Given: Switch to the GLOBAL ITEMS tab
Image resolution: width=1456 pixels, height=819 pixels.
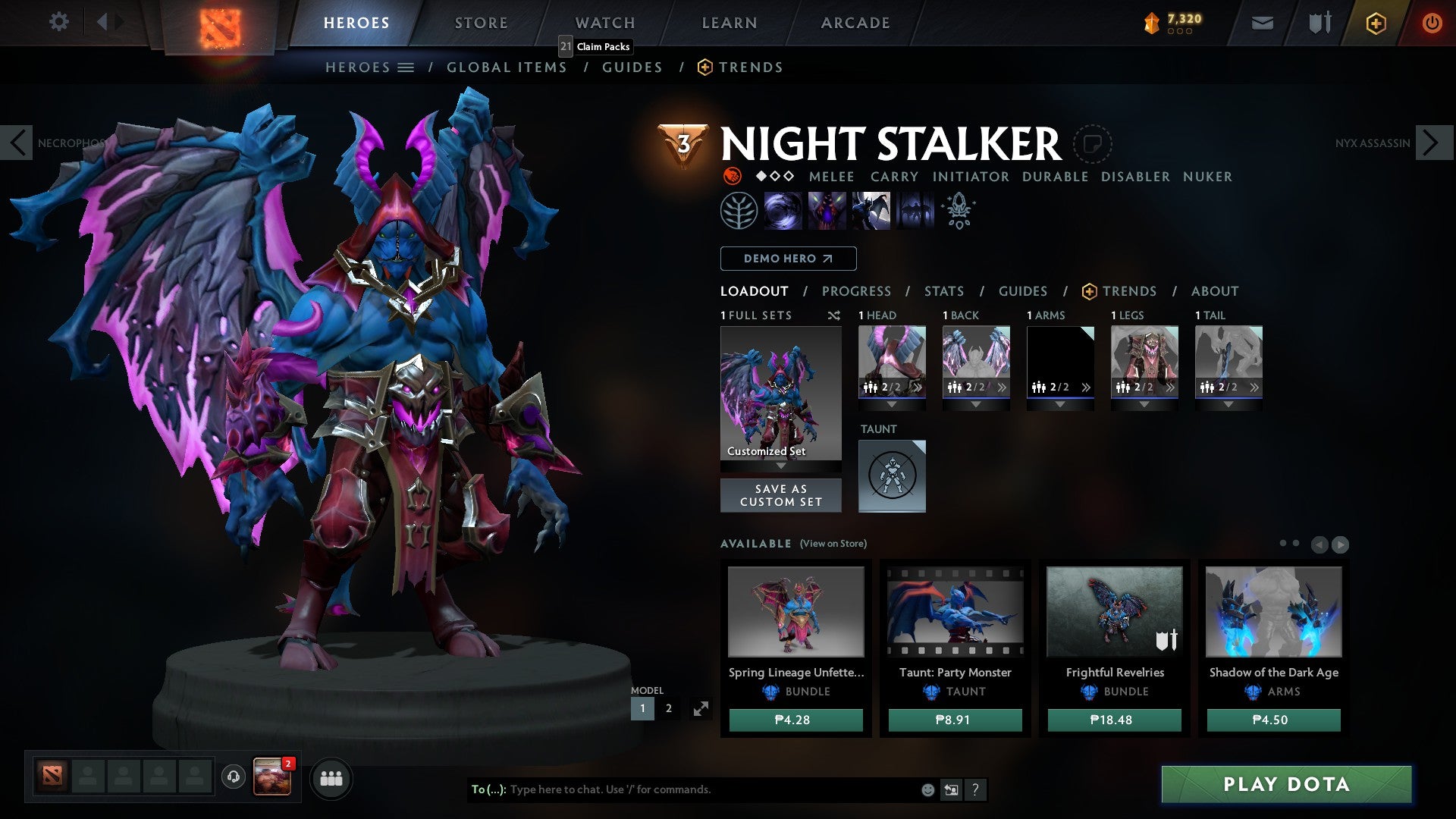Looking at the screenshot, I should (506, 67).
